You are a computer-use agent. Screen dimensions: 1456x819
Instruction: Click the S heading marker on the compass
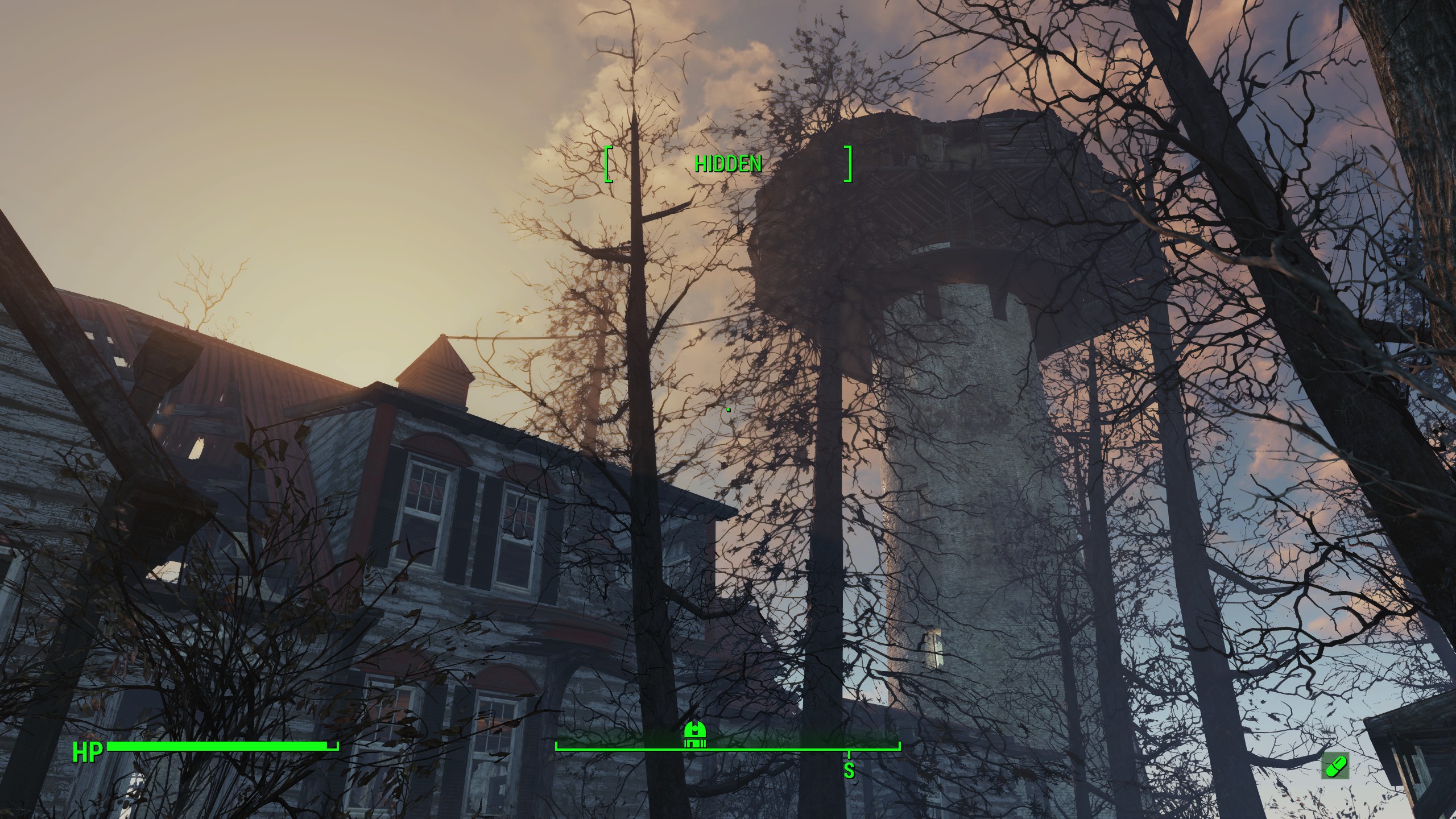[849, 770]
